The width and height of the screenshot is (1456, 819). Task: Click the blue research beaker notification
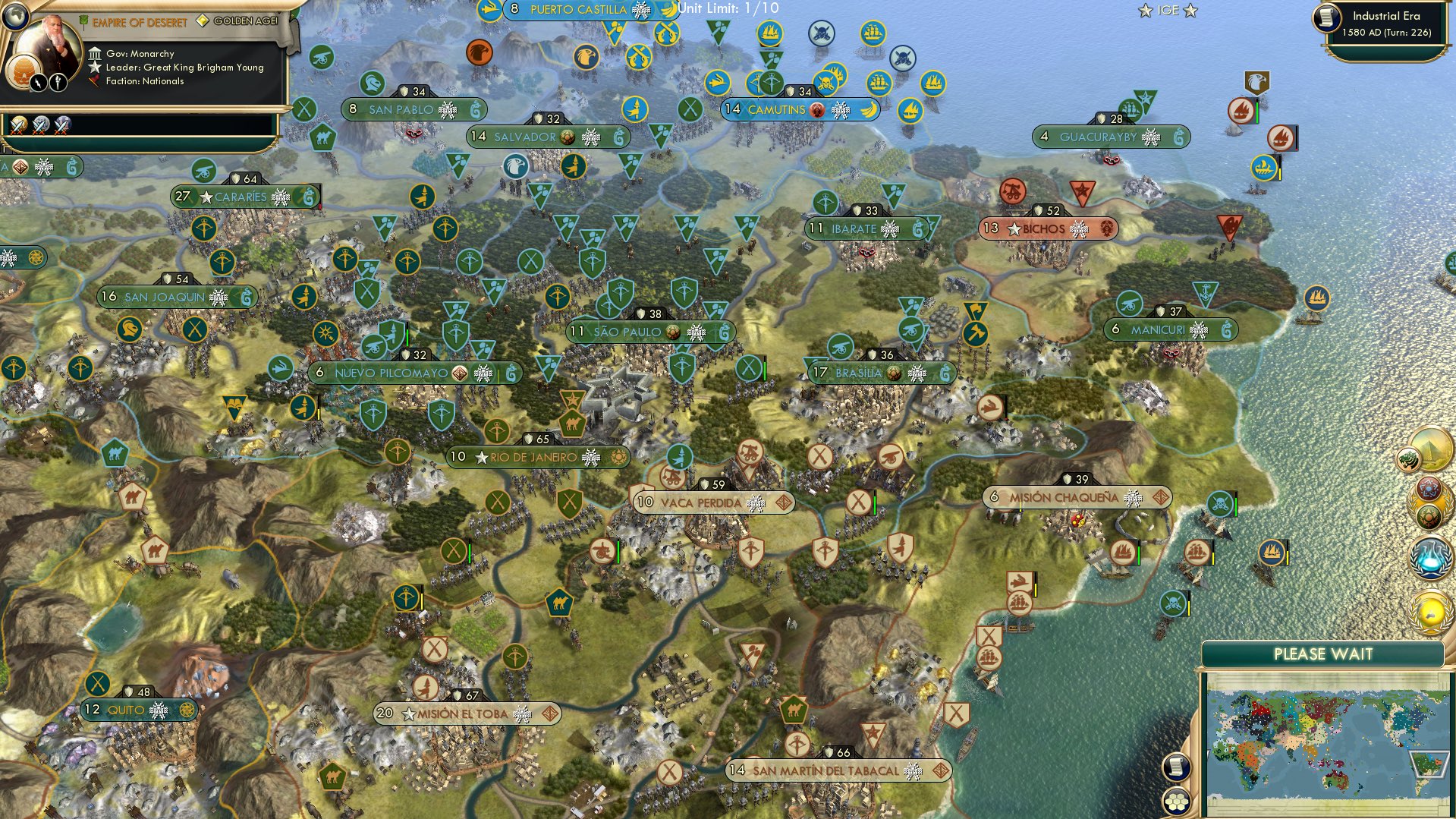click(x=1429, y=556)
